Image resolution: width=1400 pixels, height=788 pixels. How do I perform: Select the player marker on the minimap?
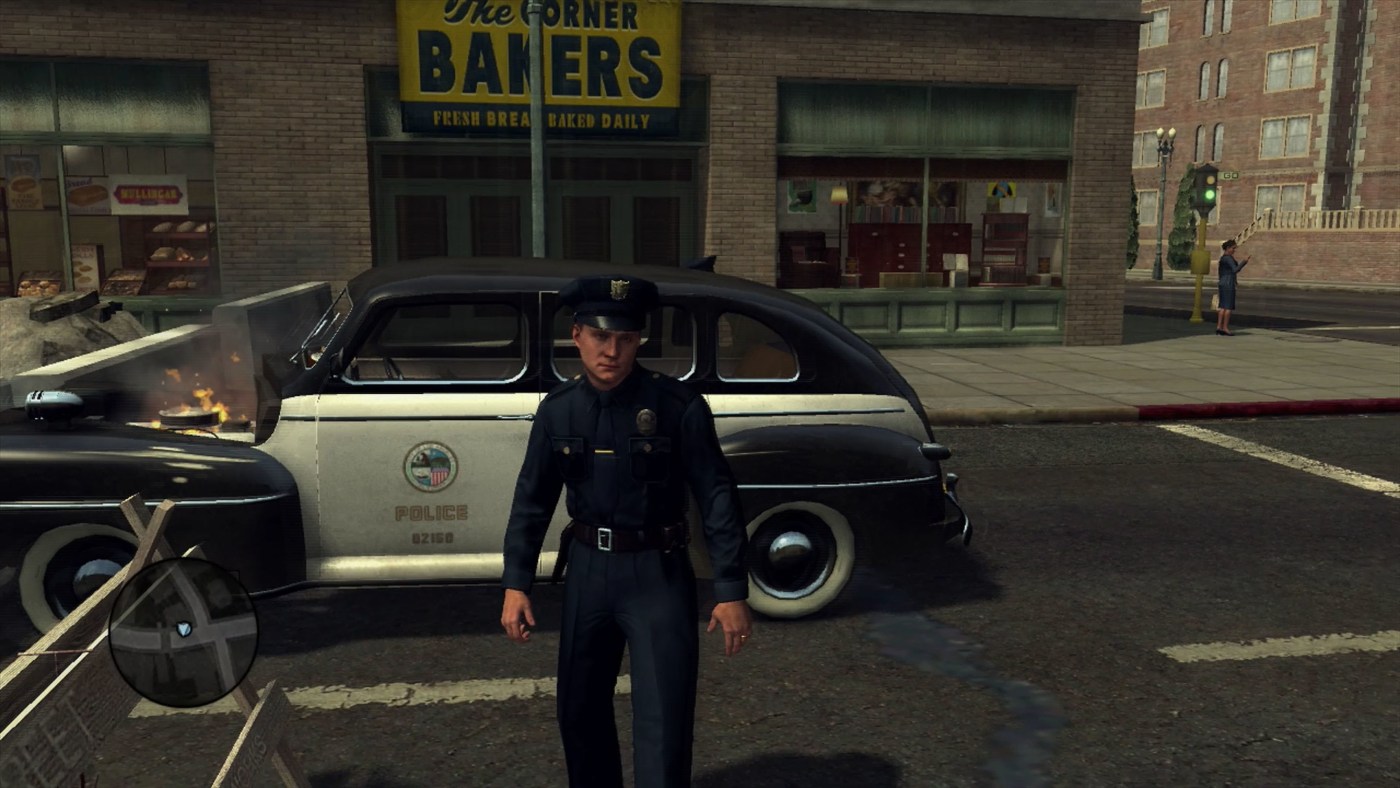(183, 629)
